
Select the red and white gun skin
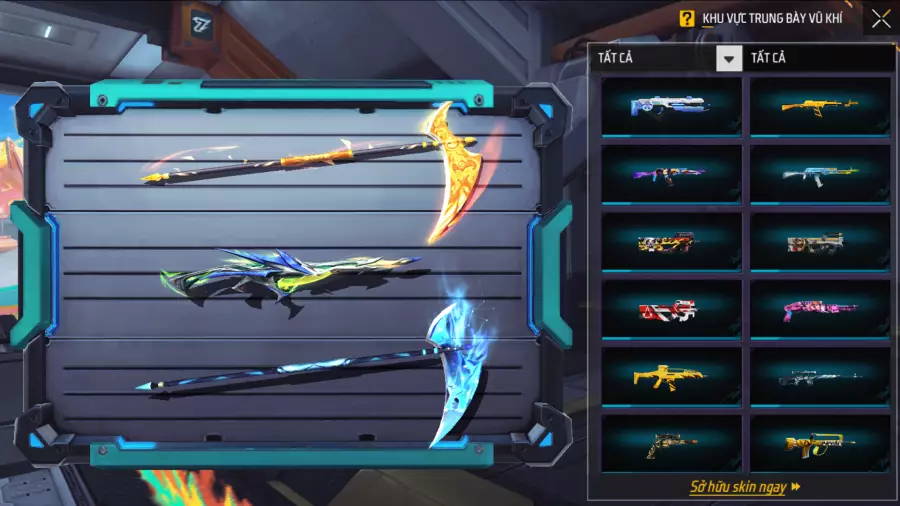tap(671, 309)
